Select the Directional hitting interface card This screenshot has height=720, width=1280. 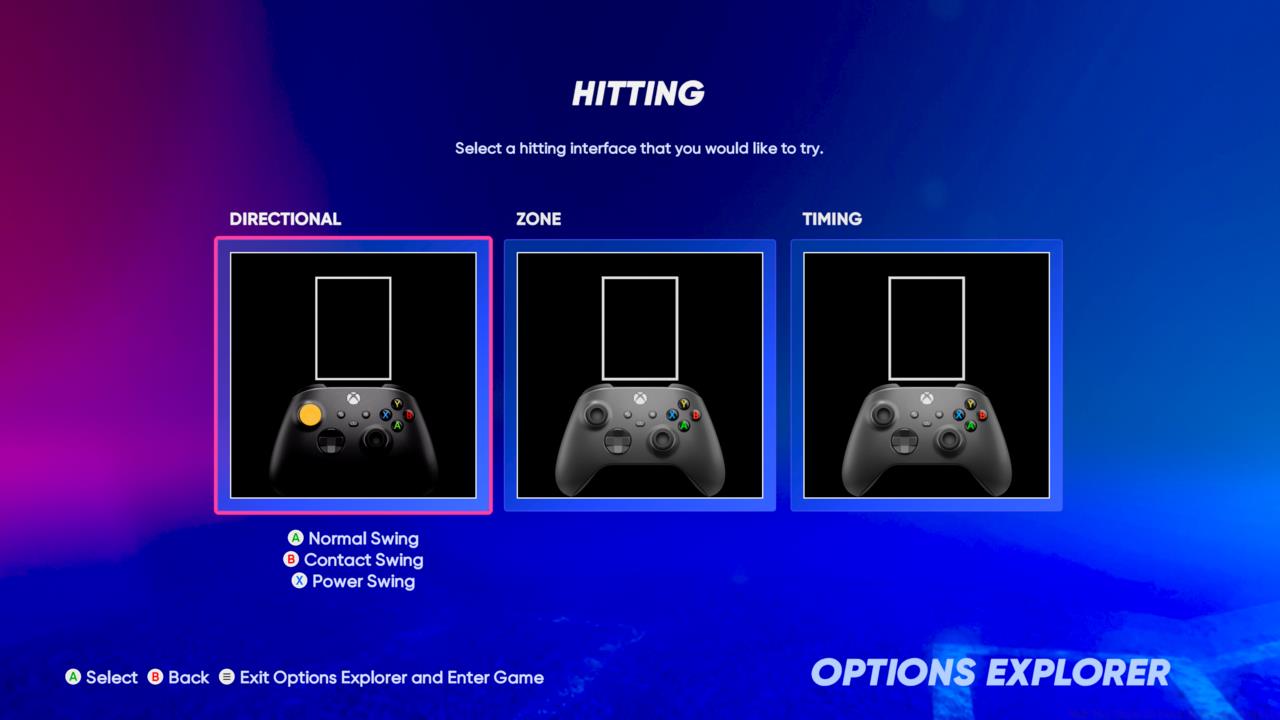tap(352, 375)
